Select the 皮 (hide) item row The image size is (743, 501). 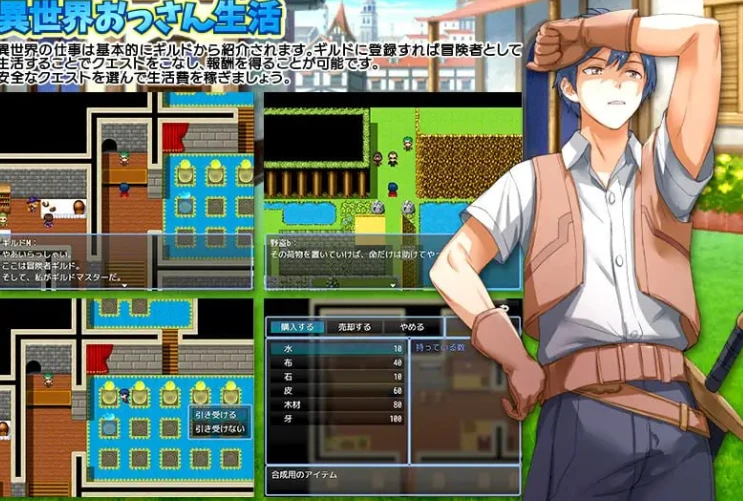[337, 391]
